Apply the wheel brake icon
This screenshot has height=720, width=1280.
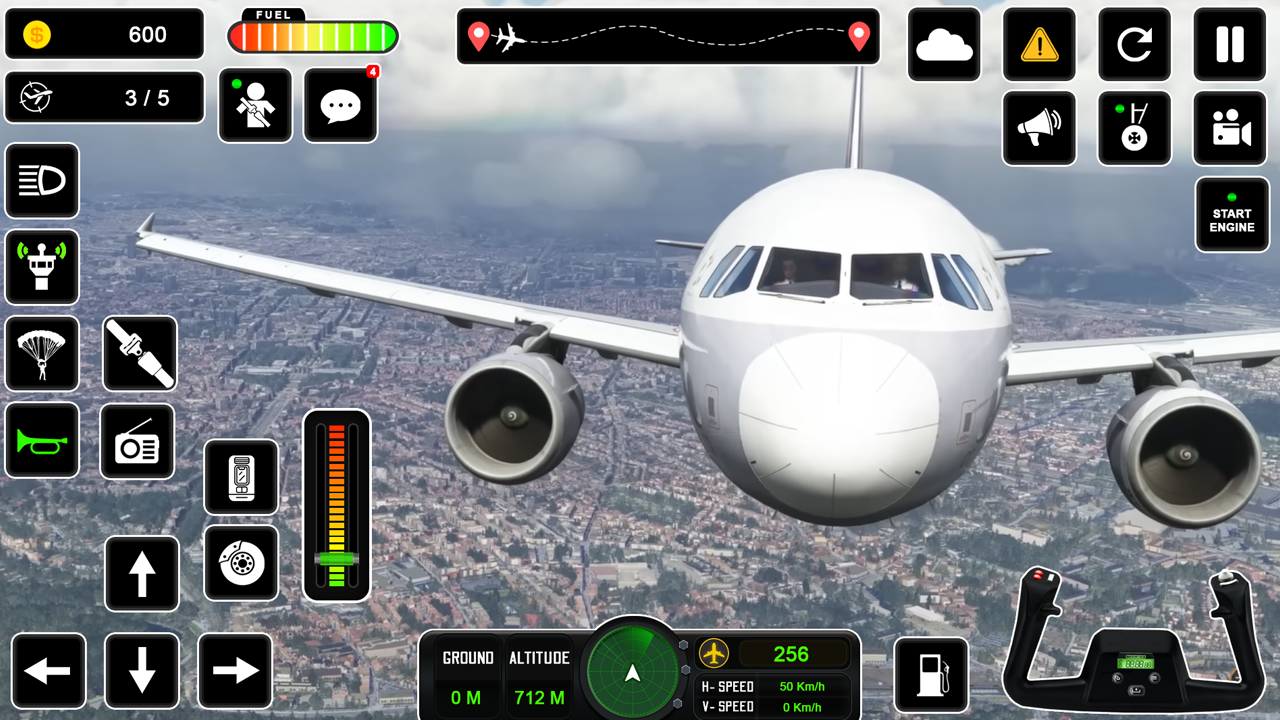tap(241, 564)
